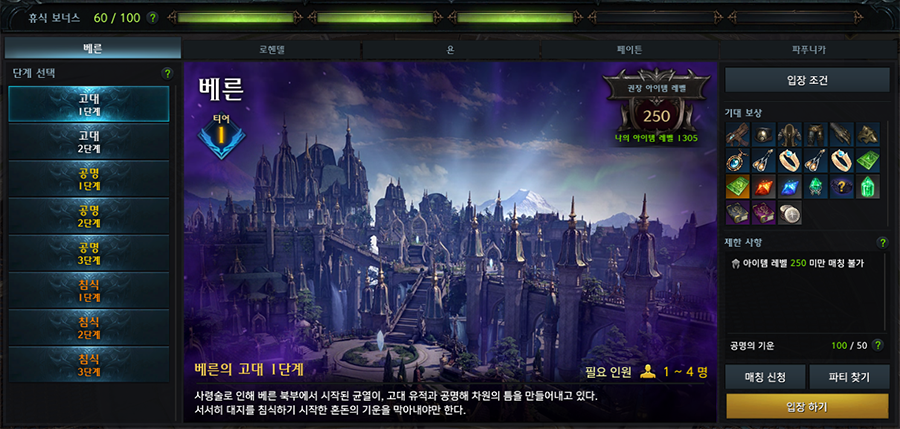Choose the 공명 1단계 stage
Image resolution: width=900 pixels, height=429 pixels.
pyautogui.click(x=88, y=180)
